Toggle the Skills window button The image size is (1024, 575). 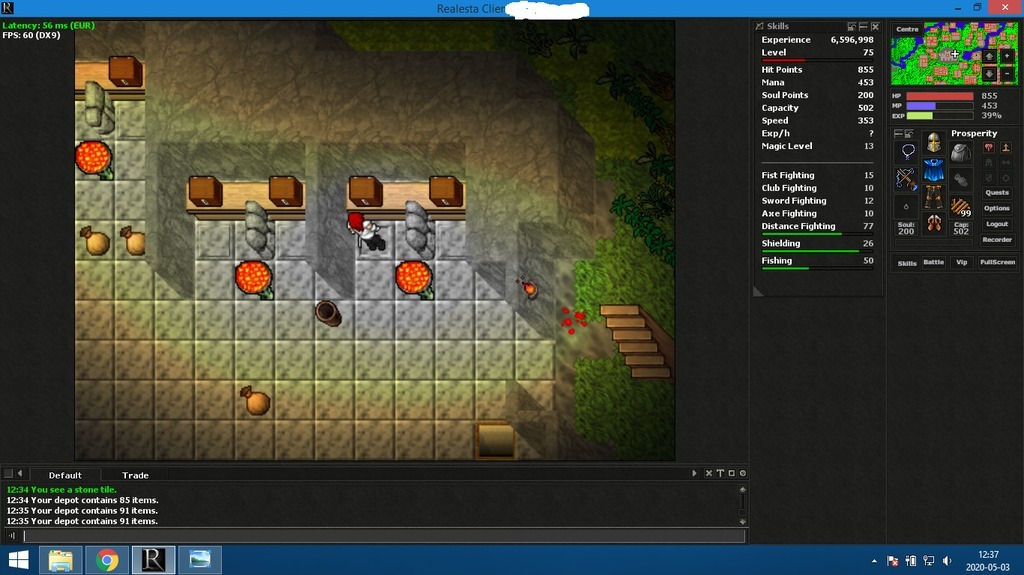907,263
